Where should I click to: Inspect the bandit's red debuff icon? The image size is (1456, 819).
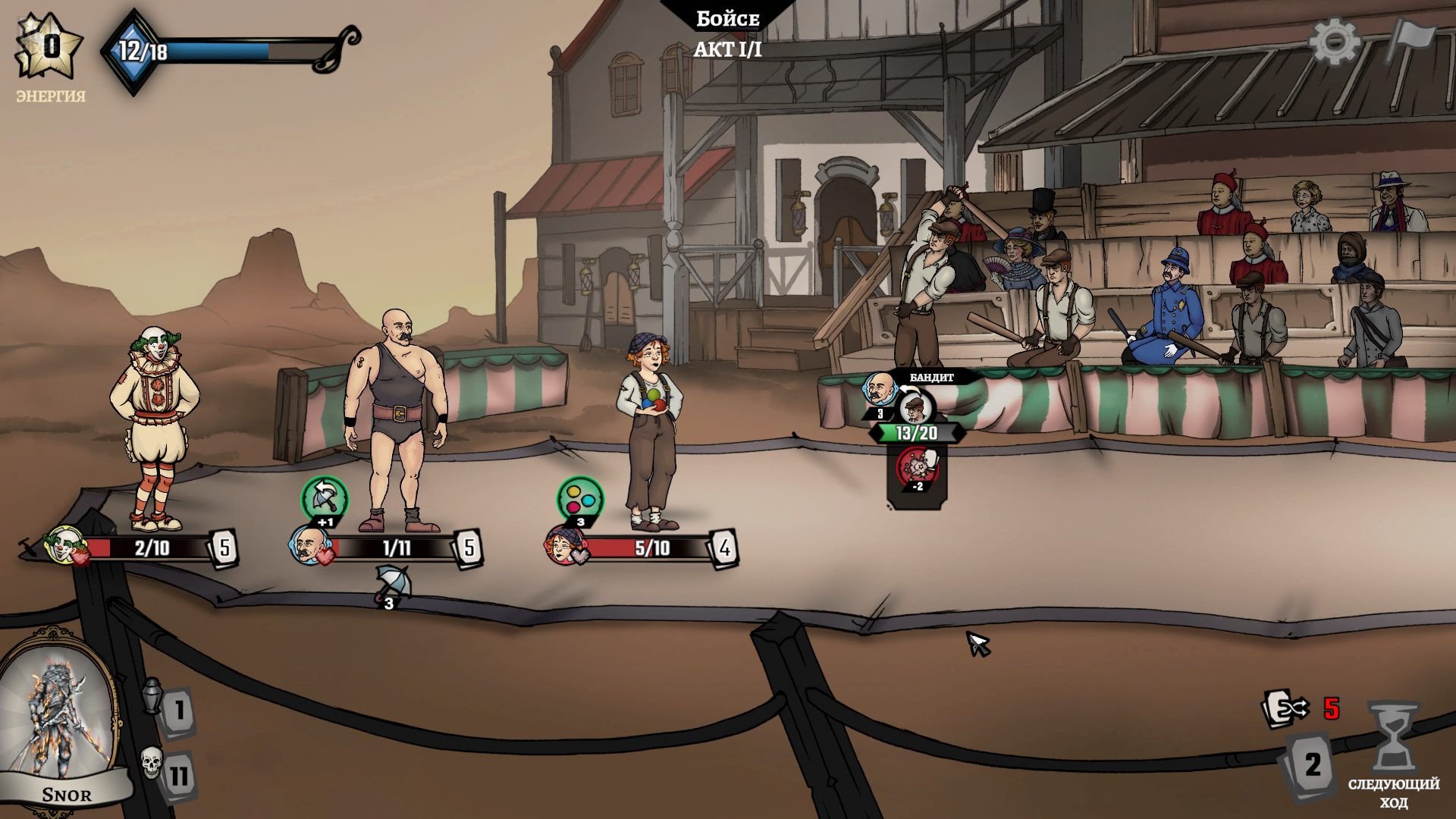[918, 466]
